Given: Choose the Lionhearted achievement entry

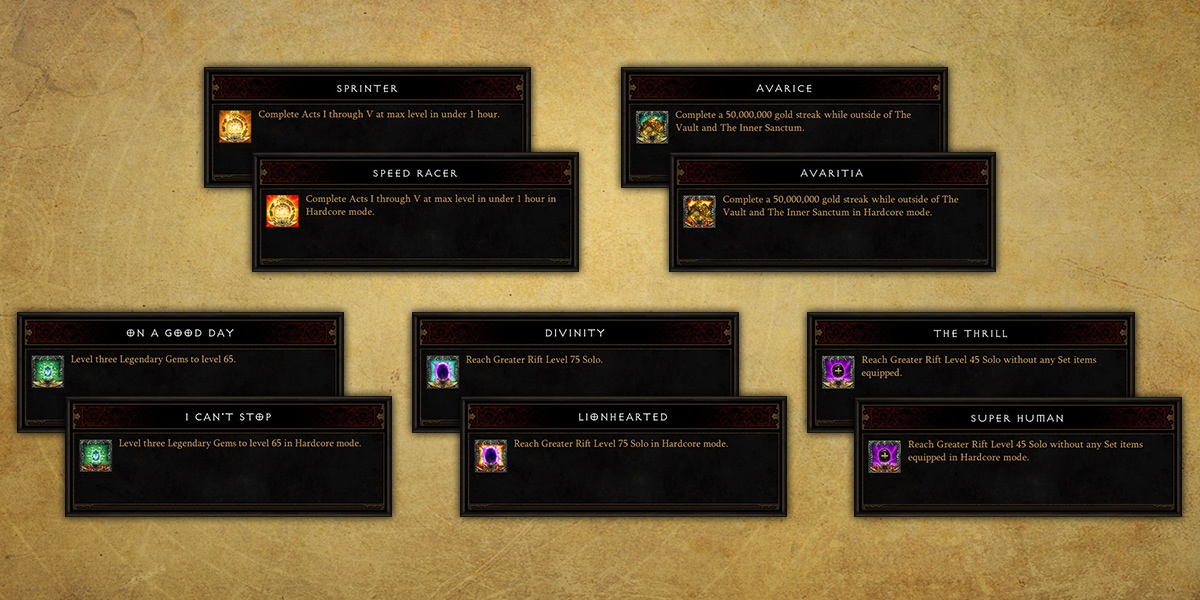Looking at the screenshot, I should [x=623, y=417].
